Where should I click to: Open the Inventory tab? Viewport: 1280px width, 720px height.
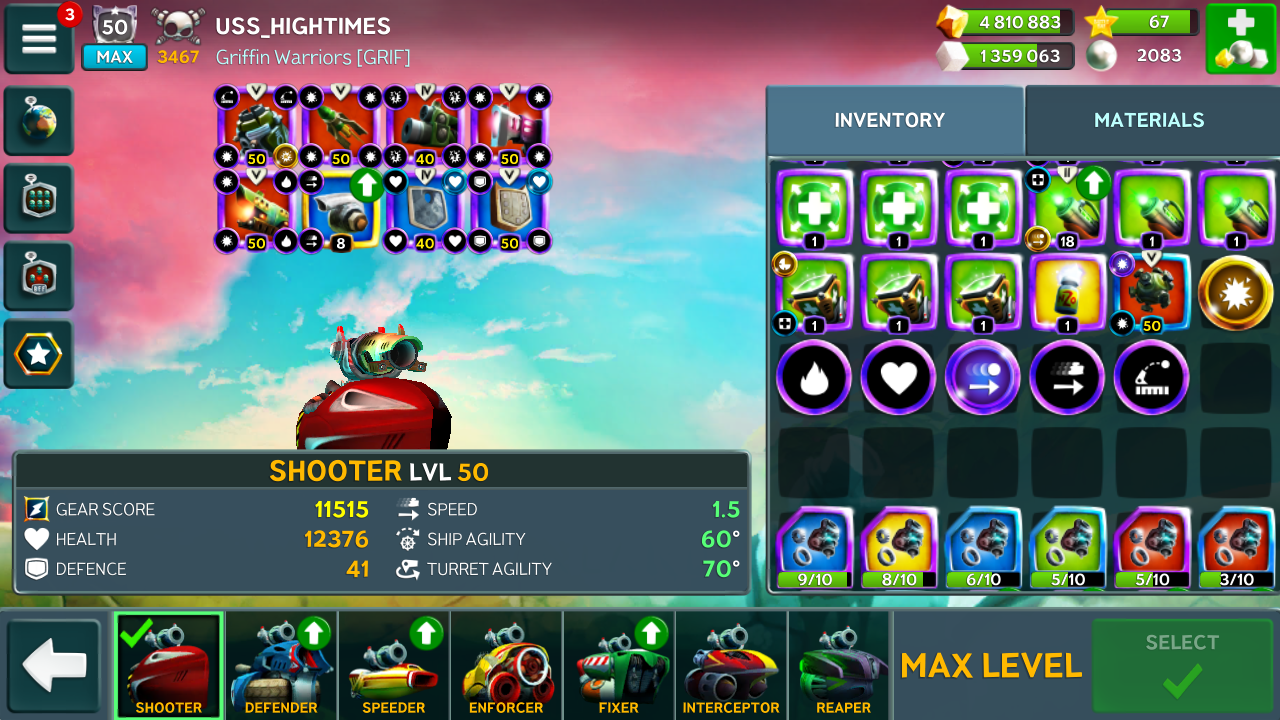(889, 121)
